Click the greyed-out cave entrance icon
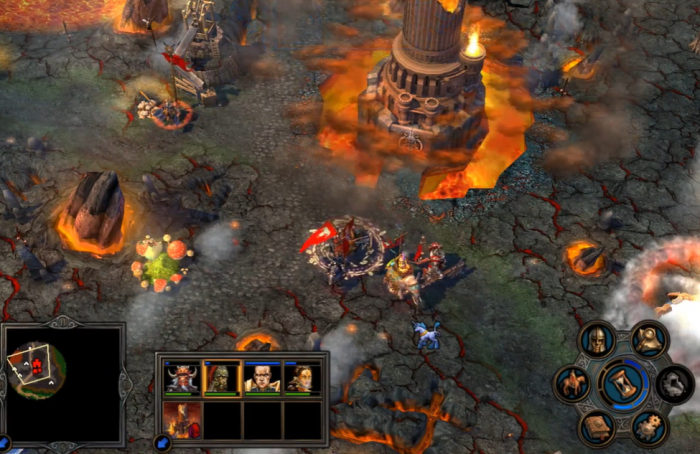The image size is (700, 454). (x=675, y=383)
